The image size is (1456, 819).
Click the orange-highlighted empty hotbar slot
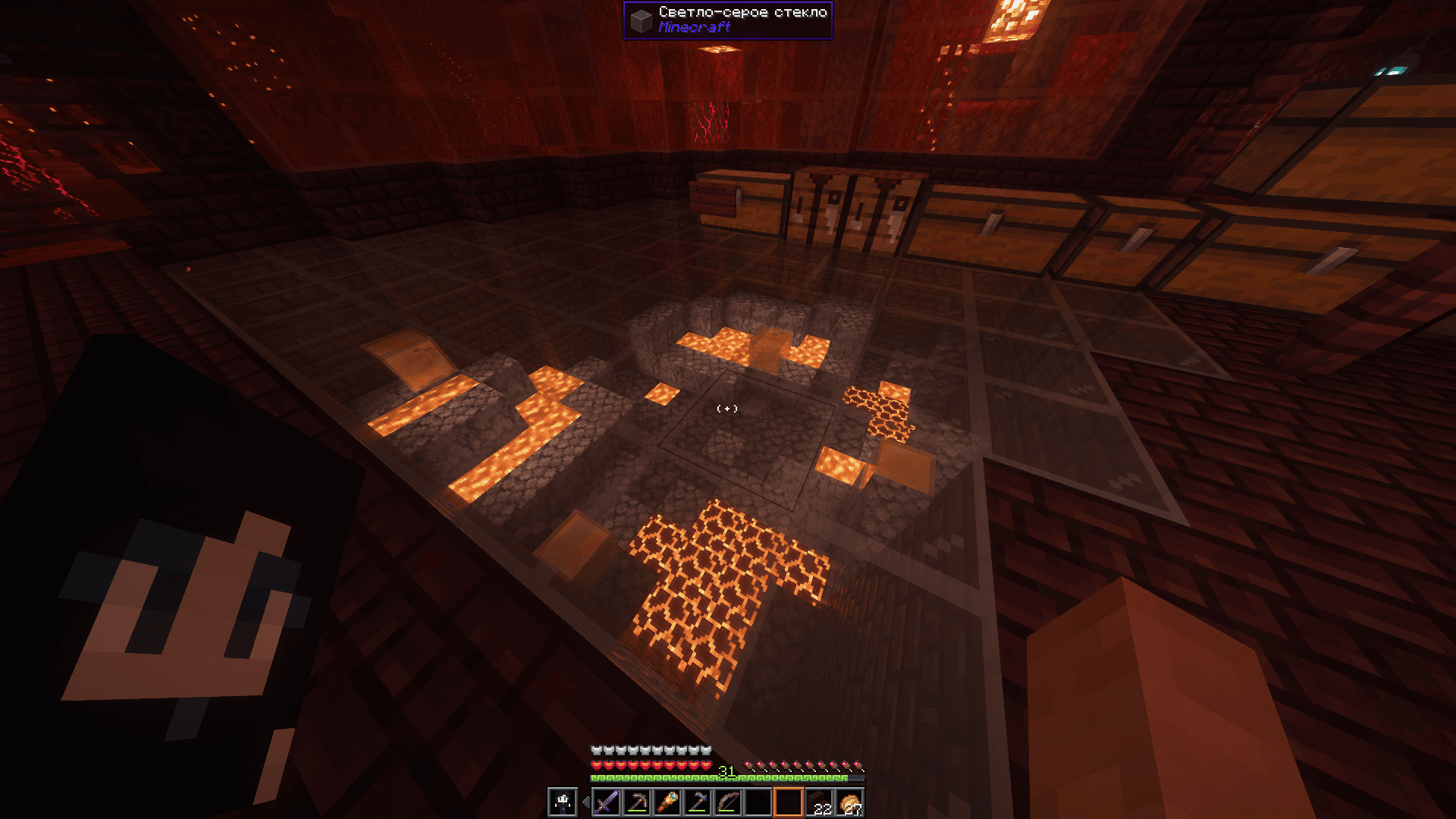pyautogui.click(x=789, y=802)
